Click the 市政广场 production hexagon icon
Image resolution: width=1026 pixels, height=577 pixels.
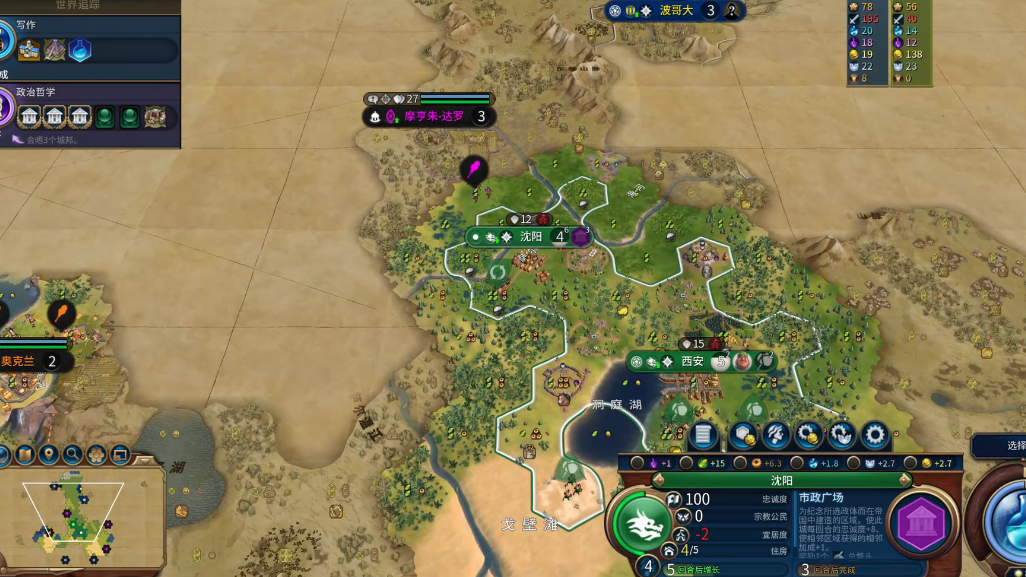(x=921, y=523)
